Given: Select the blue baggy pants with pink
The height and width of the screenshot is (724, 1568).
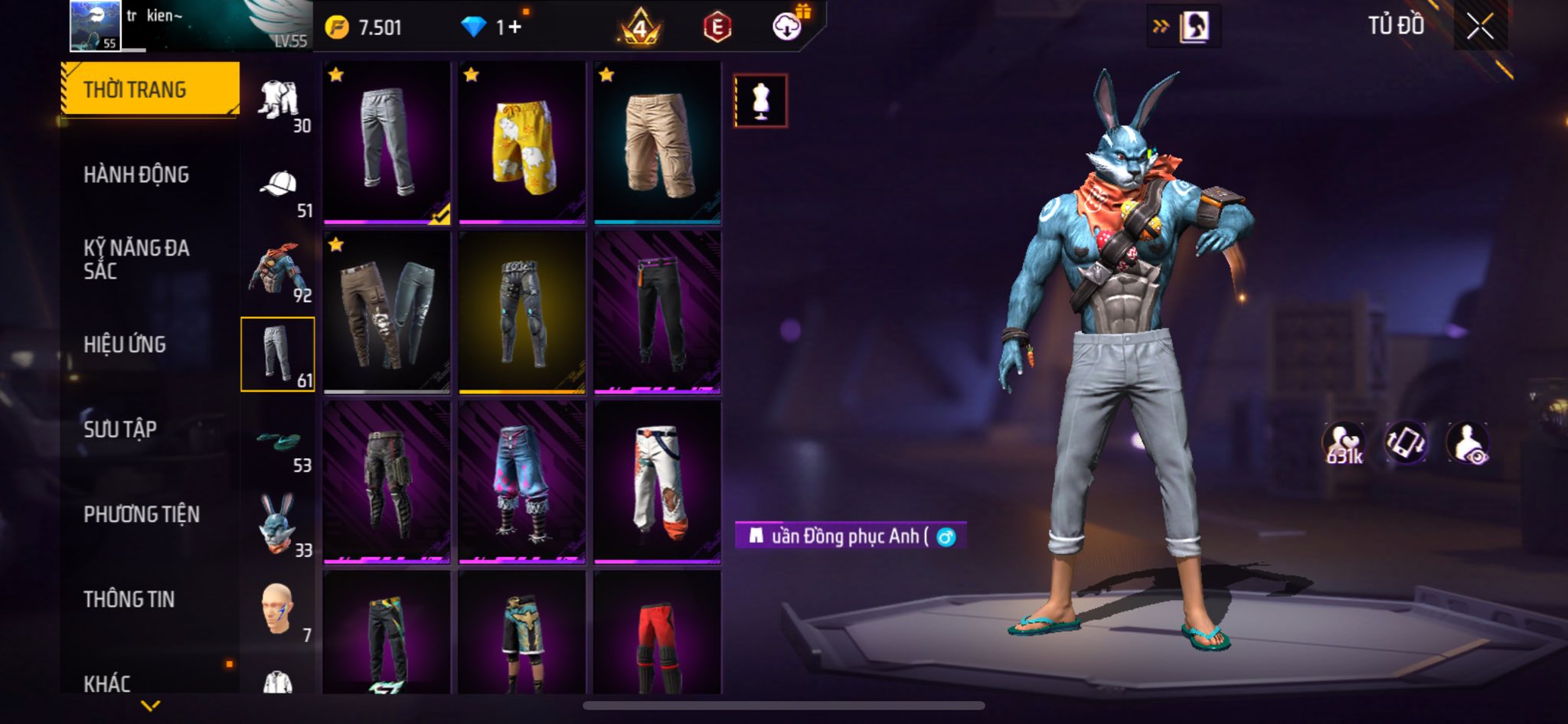Looking at the screenshot, I should point(522,481).
